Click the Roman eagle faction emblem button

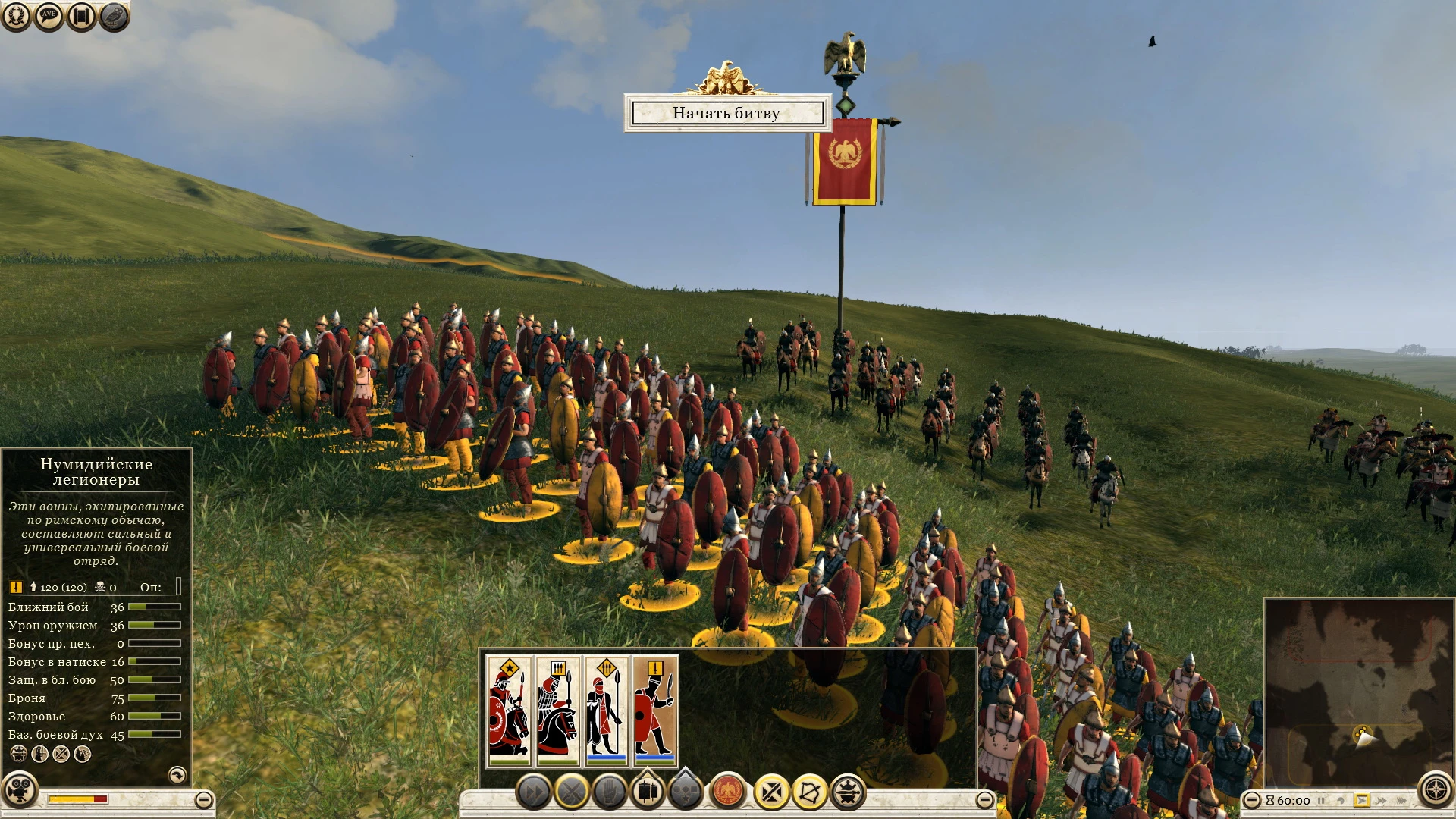pos(727,789)
